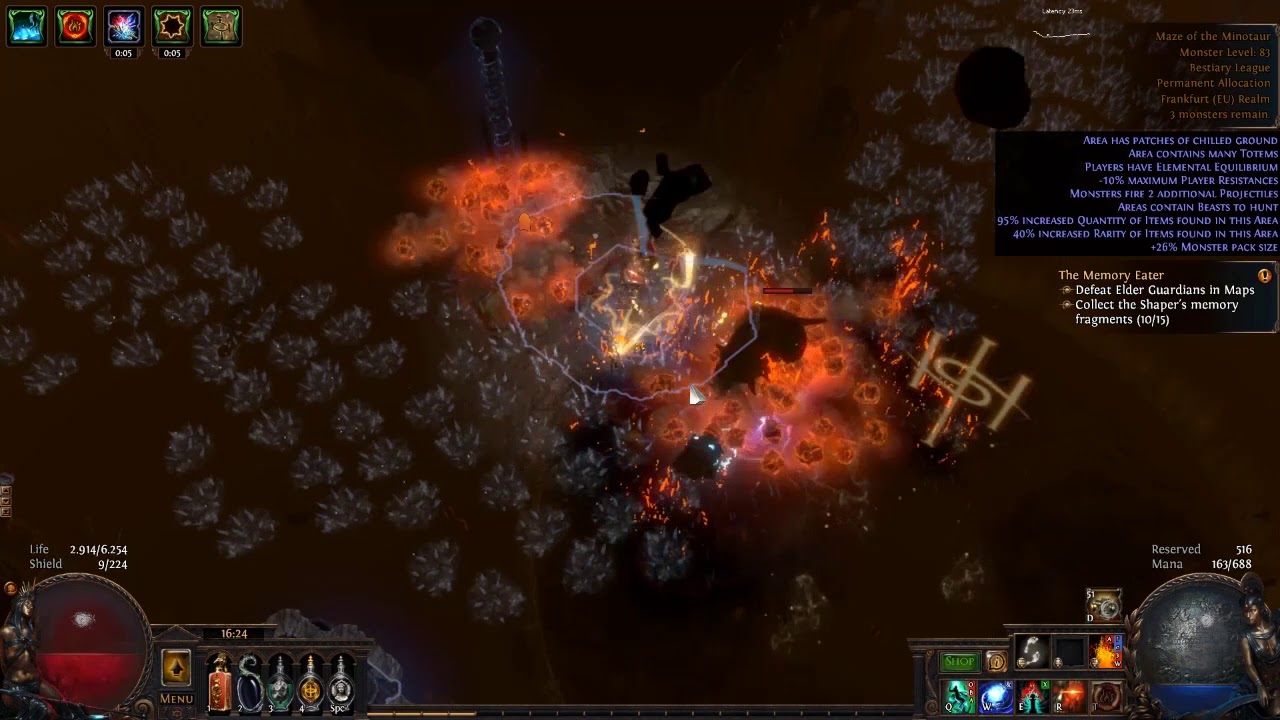Use the silver flask in the Spc slot

tap(342, 682)
